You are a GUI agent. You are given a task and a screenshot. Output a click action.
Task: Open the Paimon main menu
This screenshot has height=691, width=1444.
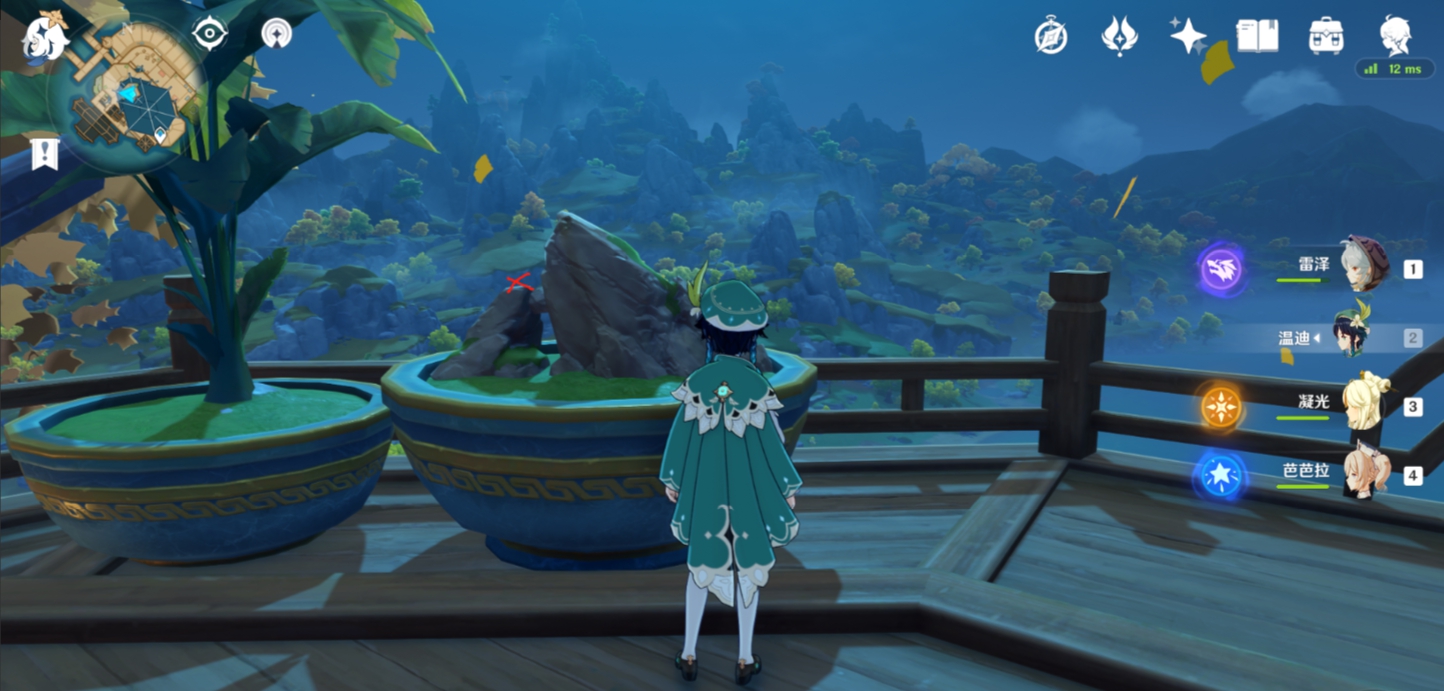point(44,37)
